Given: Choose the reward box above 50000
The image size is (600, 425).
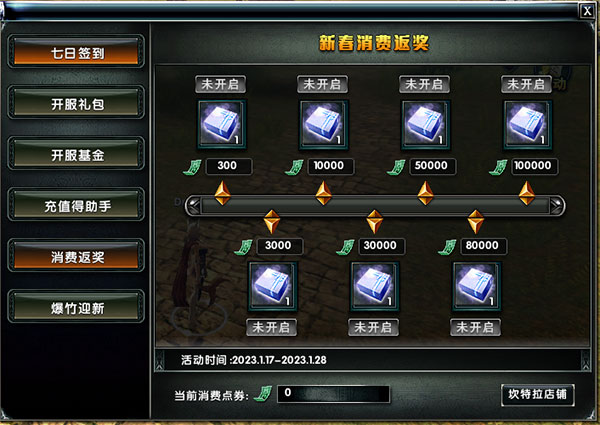Looking at the screenshot, I should pos(425,125).
